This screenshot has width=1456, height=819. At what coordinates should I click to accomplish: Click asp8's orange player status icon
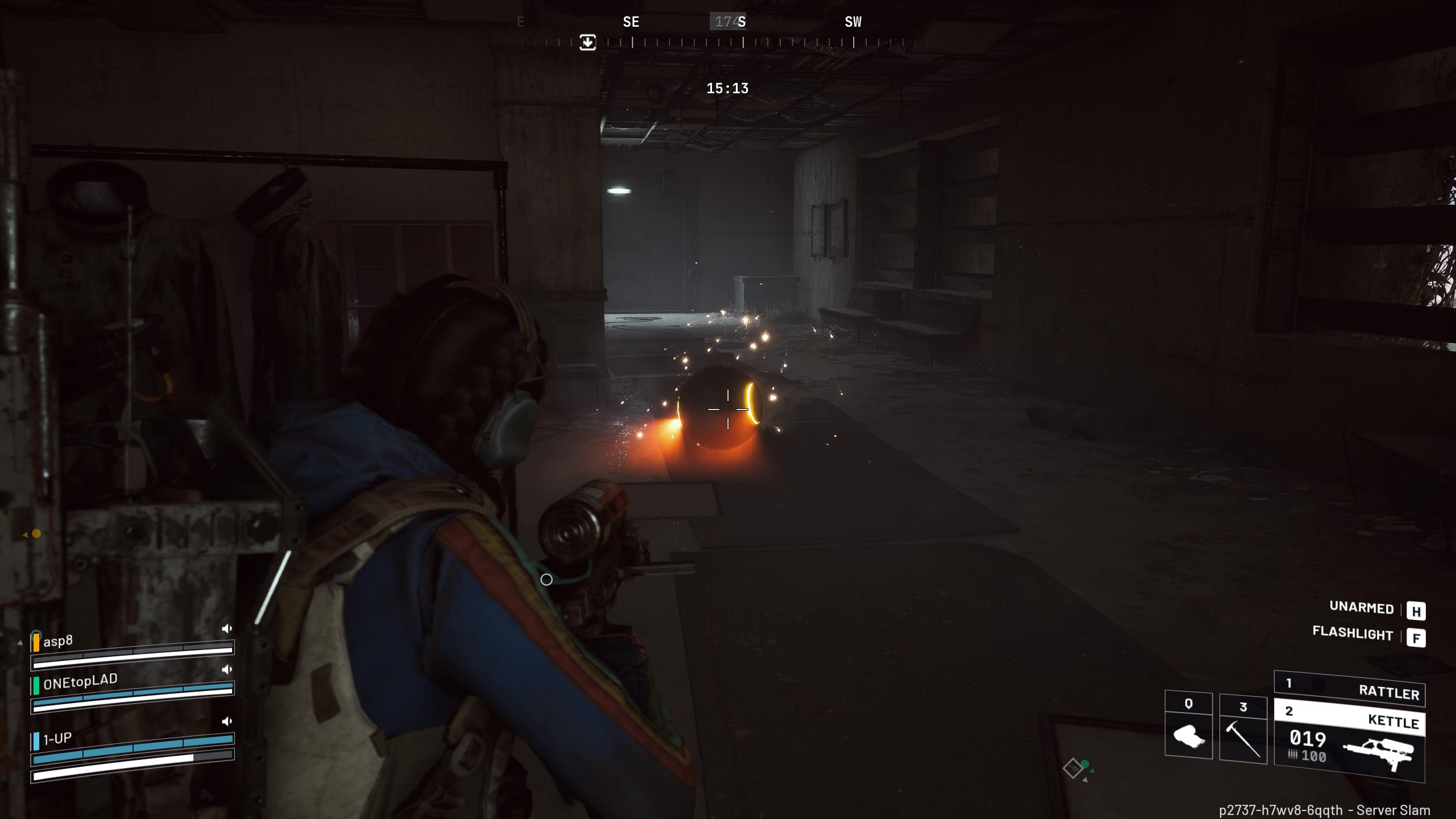click(x=36, y=643)
